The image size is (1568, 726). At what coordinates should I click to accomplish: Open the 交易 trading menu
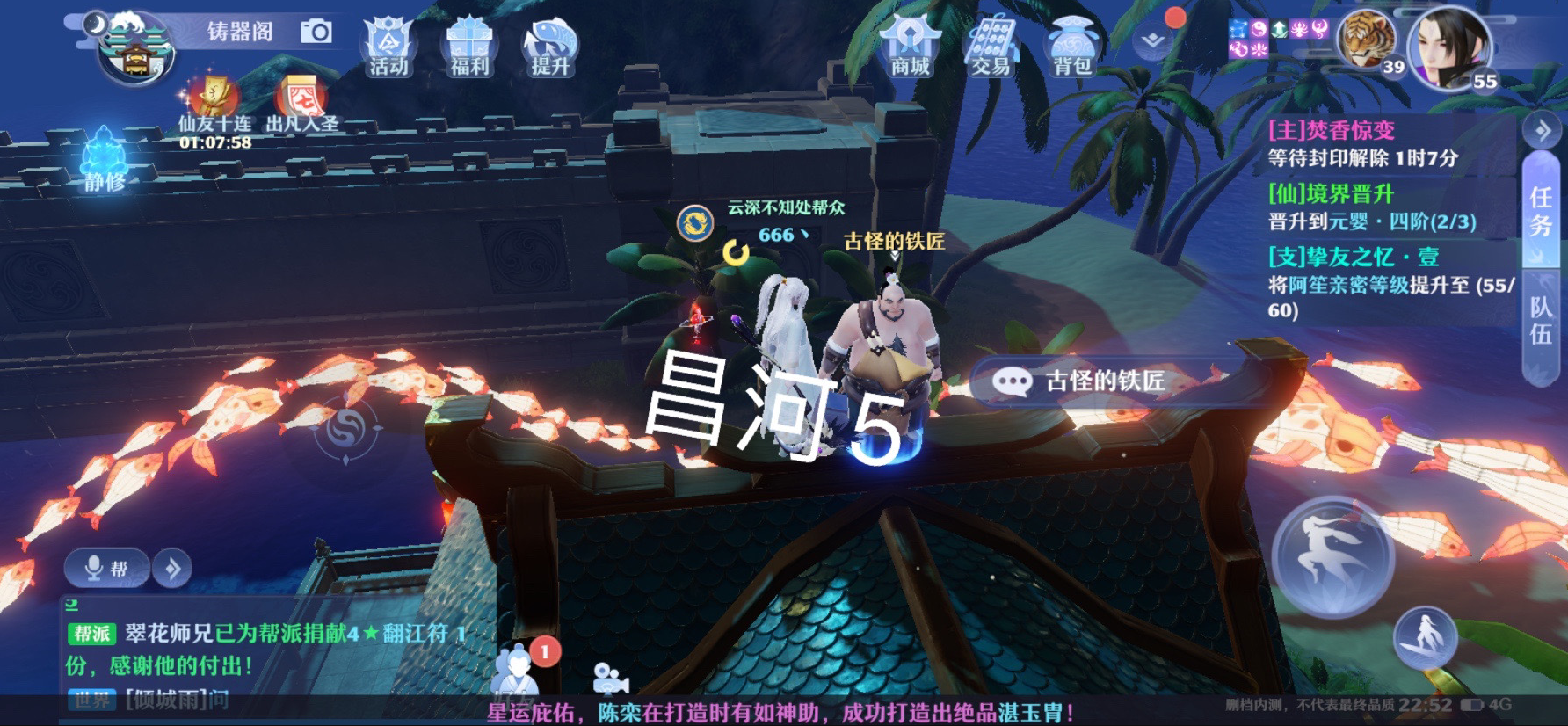pos(991,47)
